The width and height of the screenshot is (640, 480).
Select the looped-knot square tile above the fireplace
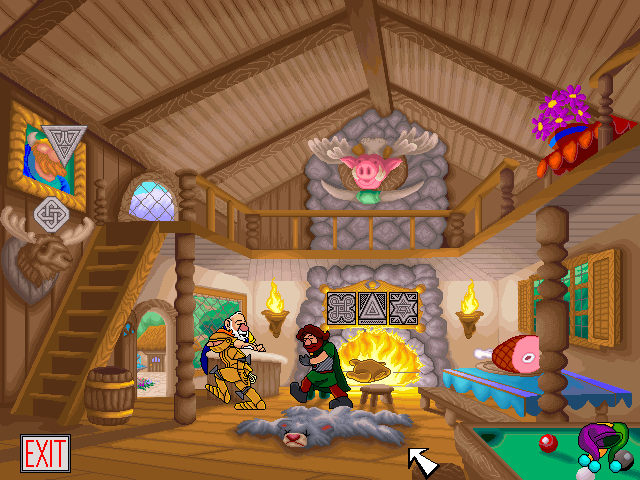(343, 309)
